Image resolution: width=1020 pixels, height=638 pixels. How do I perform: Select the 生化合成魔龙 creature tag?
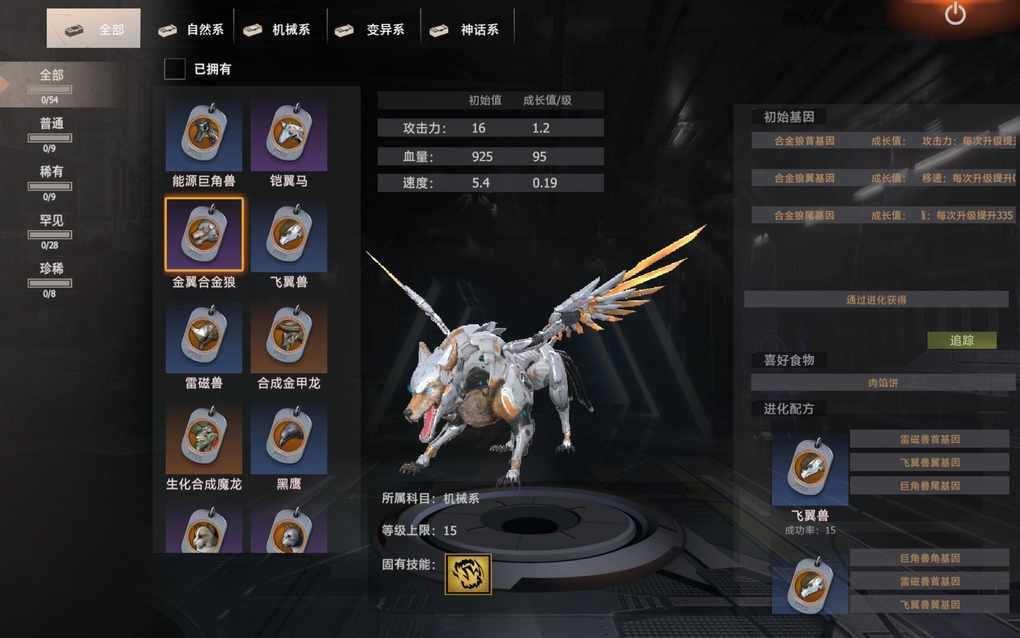pyautogui.click(x=204, y=438)
